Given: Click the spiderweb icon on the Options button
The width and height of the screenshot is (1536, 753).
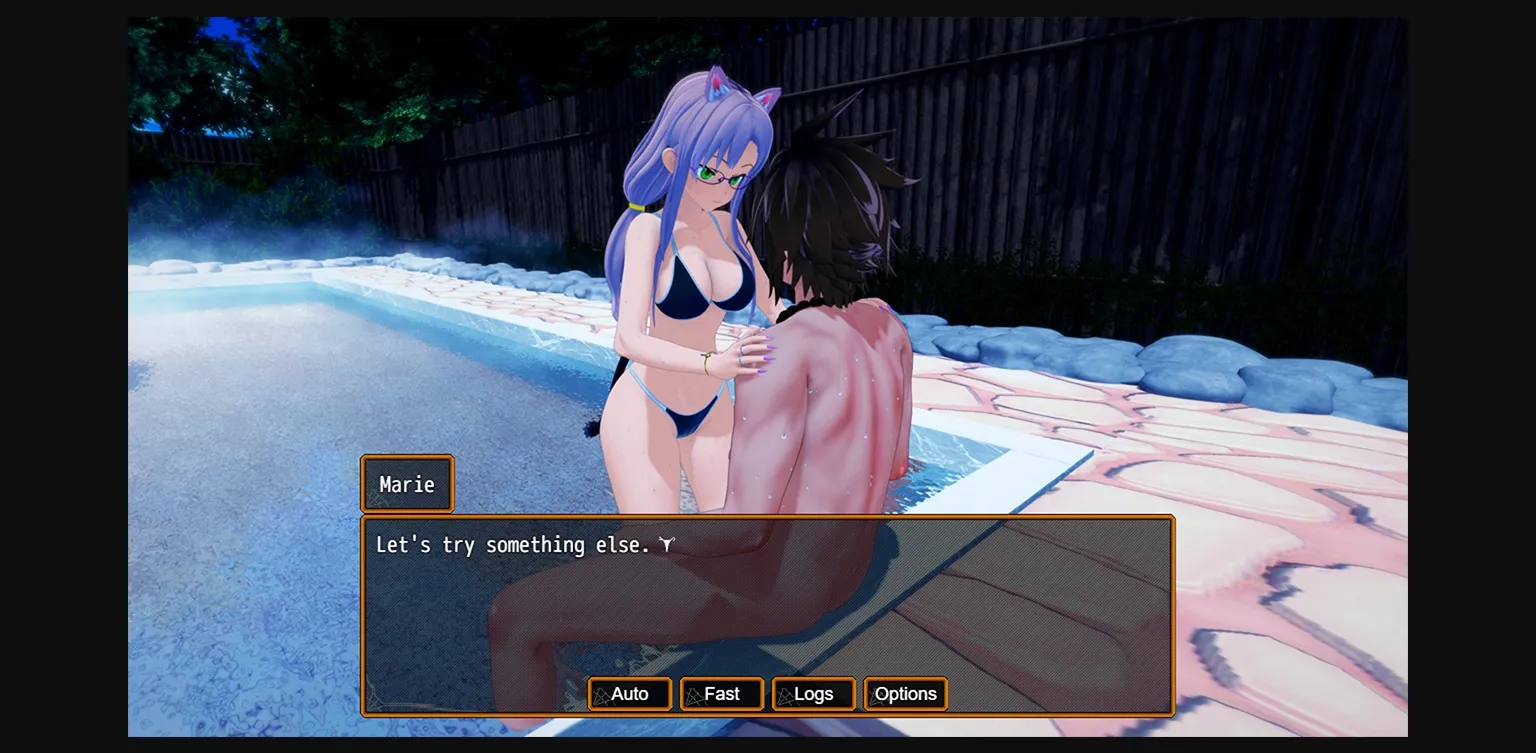Looking at the screenshot, I should pos(876,697).
